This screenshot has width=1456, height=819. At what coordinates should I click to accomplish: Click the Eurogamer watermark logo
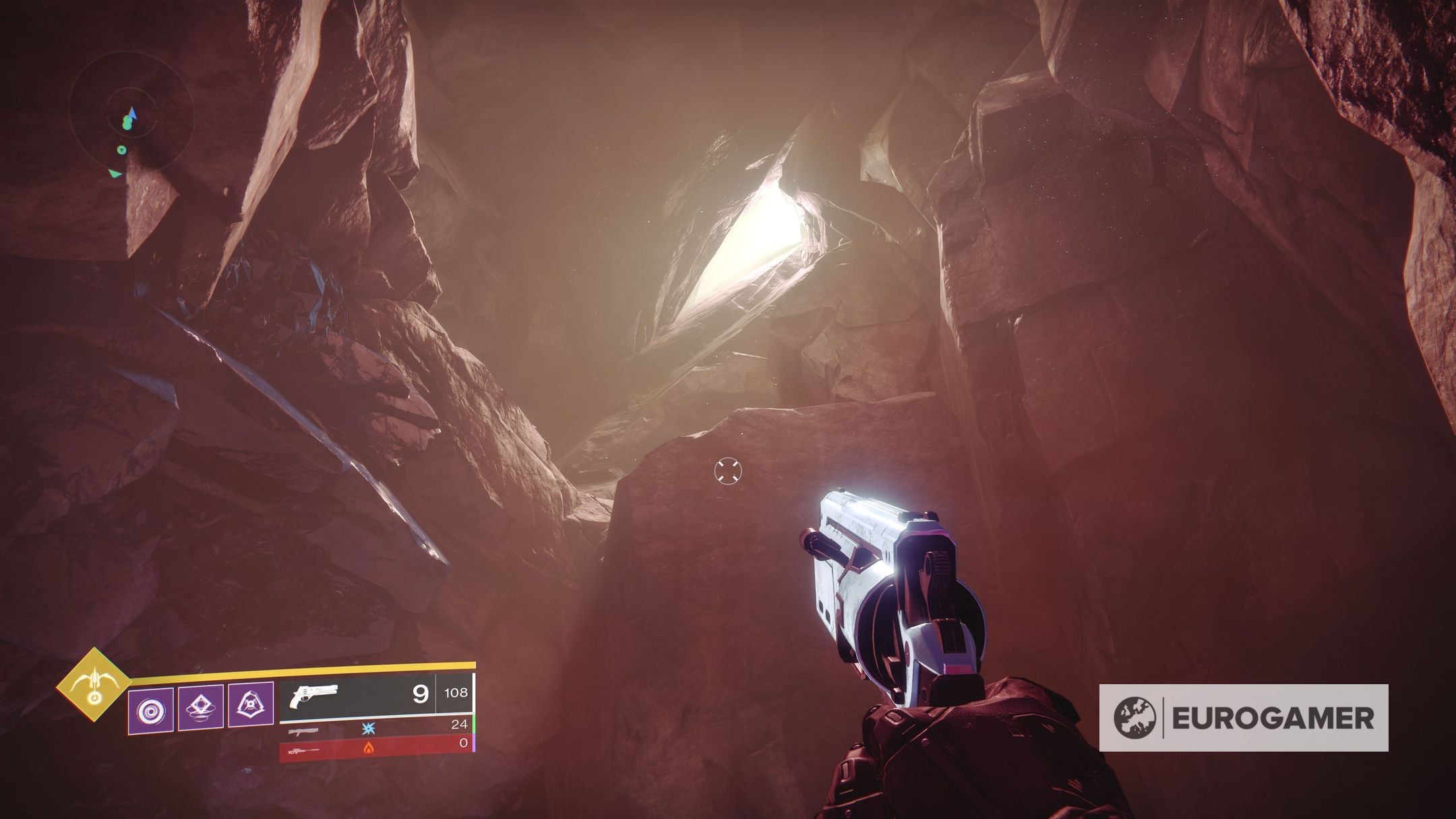(1243, 718)
